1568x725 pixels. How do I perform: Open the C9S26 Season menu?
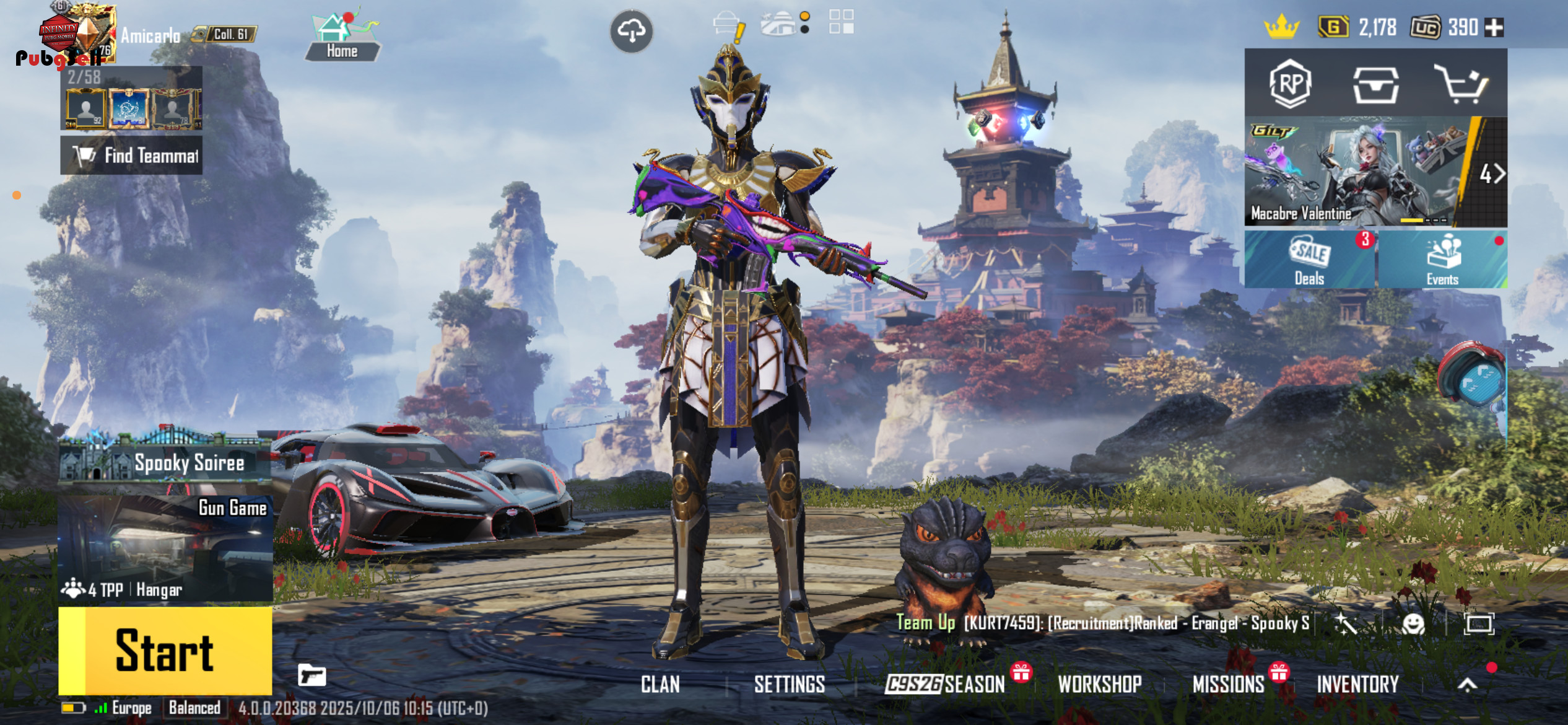(944, 684)
